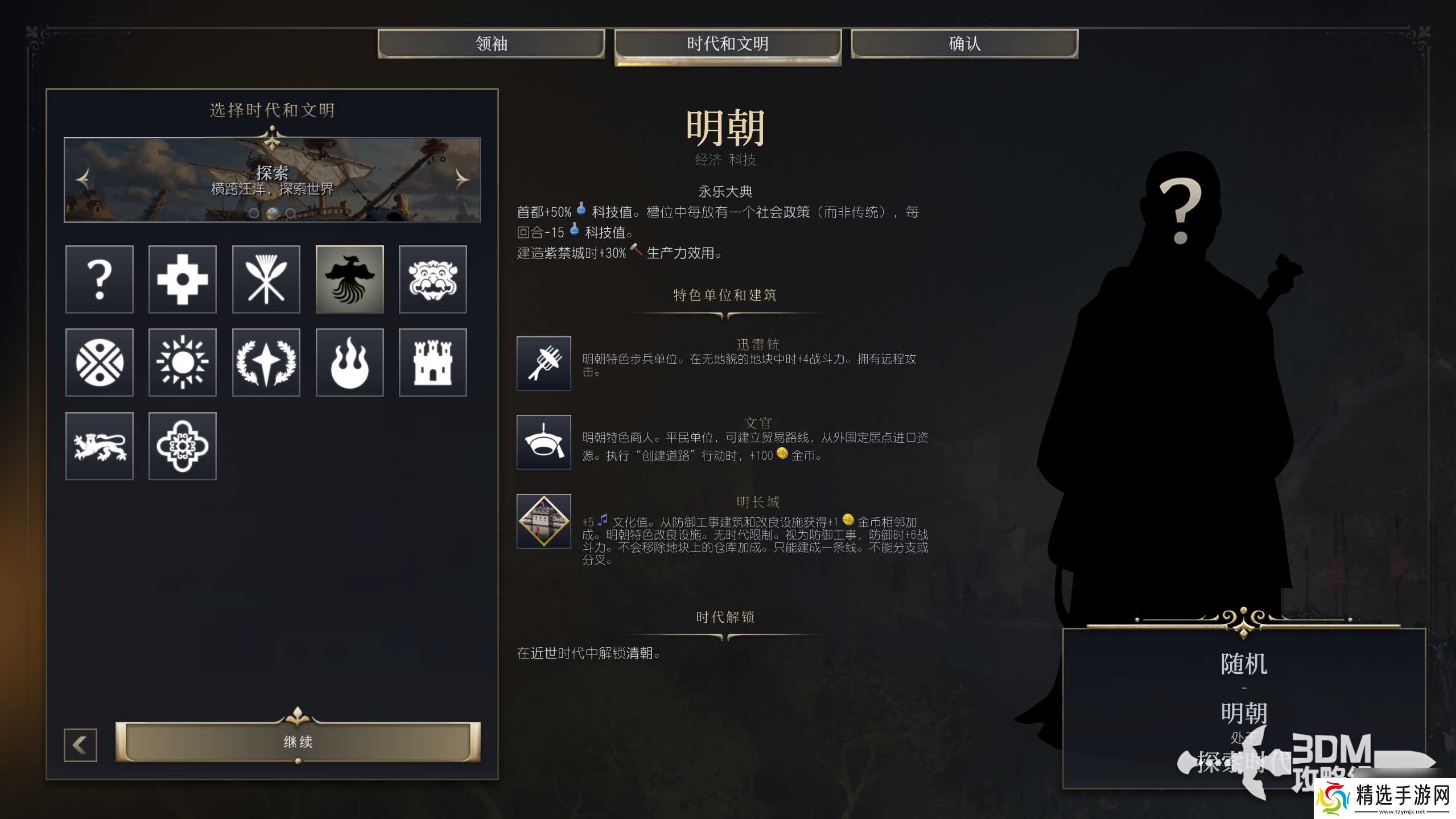
Task: Select the highlighted middle carousel dot
Action: point(273,215)
